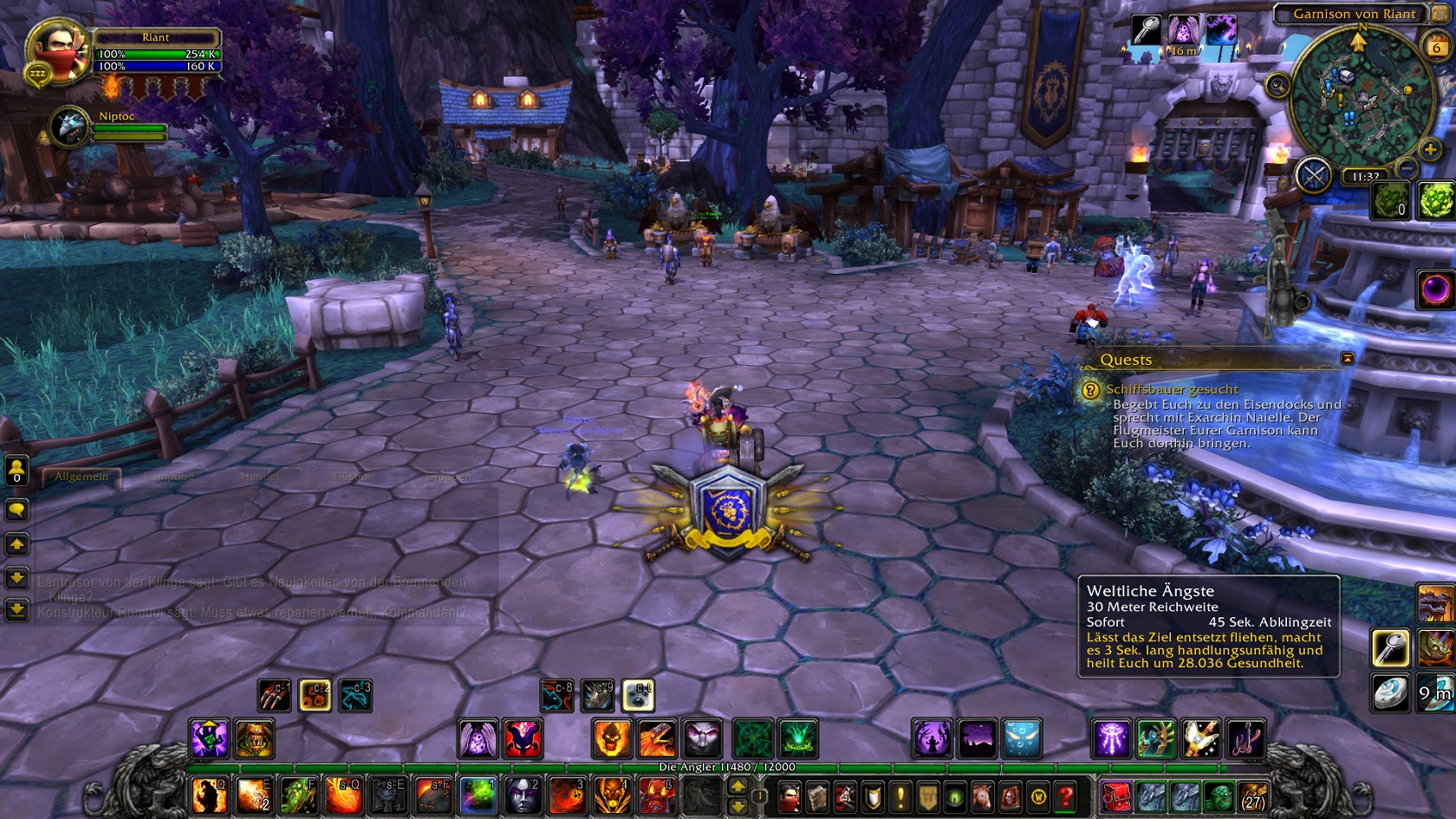Open the mount and pet journal horse icon
The width and height of the screenshot is (1456, 819).
point(981,796)
